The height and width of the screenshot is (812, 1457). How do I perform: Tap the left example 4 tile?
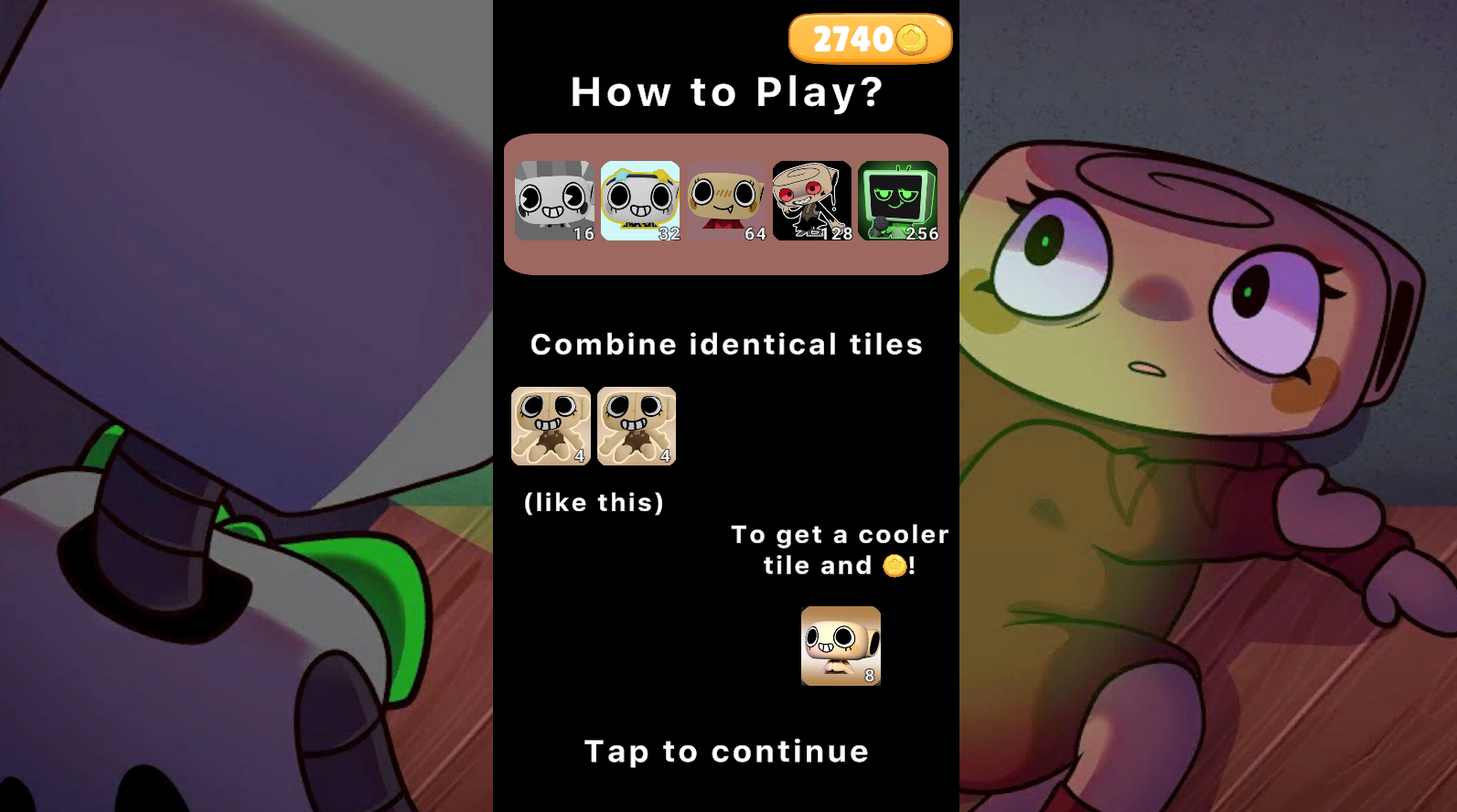coord(552,426)
